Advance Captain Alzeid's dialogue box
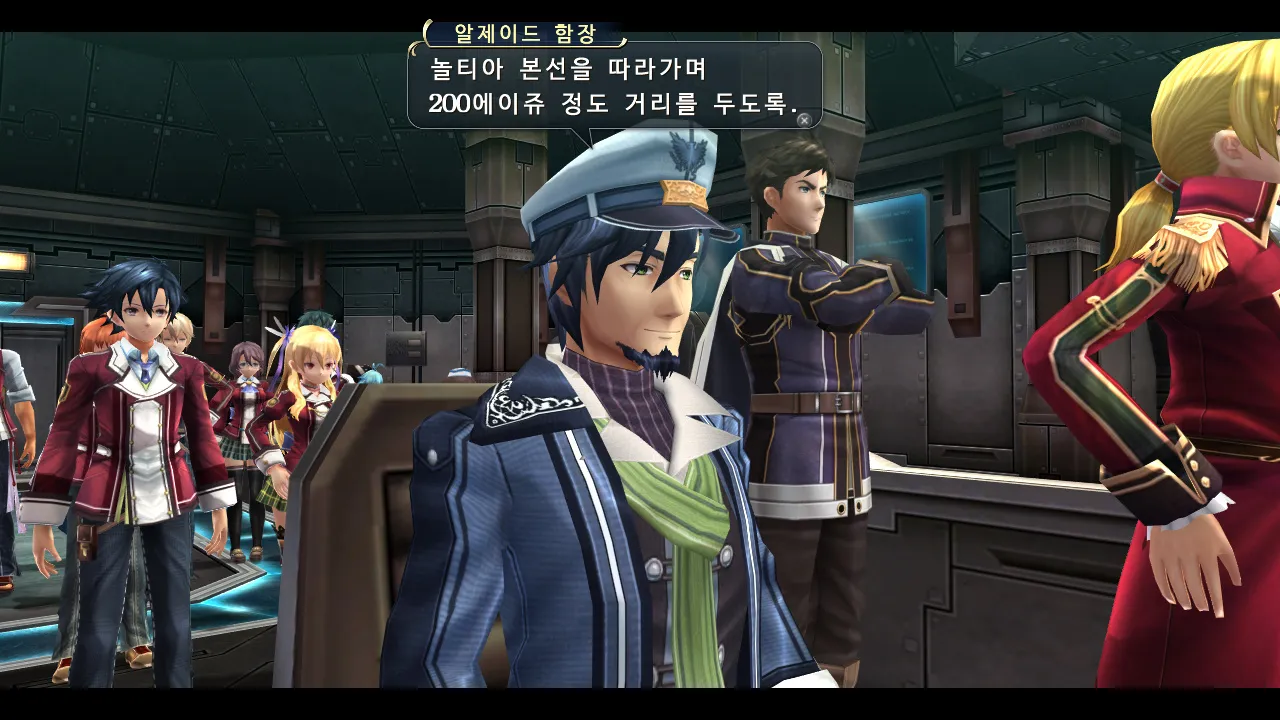Screen dimensions: 1280x720 (x=803, y=119)
